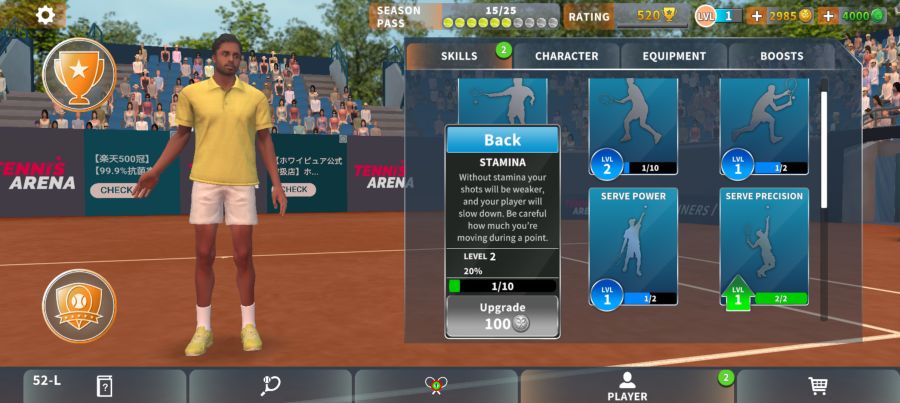900x403 pixels.
Task: Choose the Serve Precision skill card
Action: (x=763, y=246)
